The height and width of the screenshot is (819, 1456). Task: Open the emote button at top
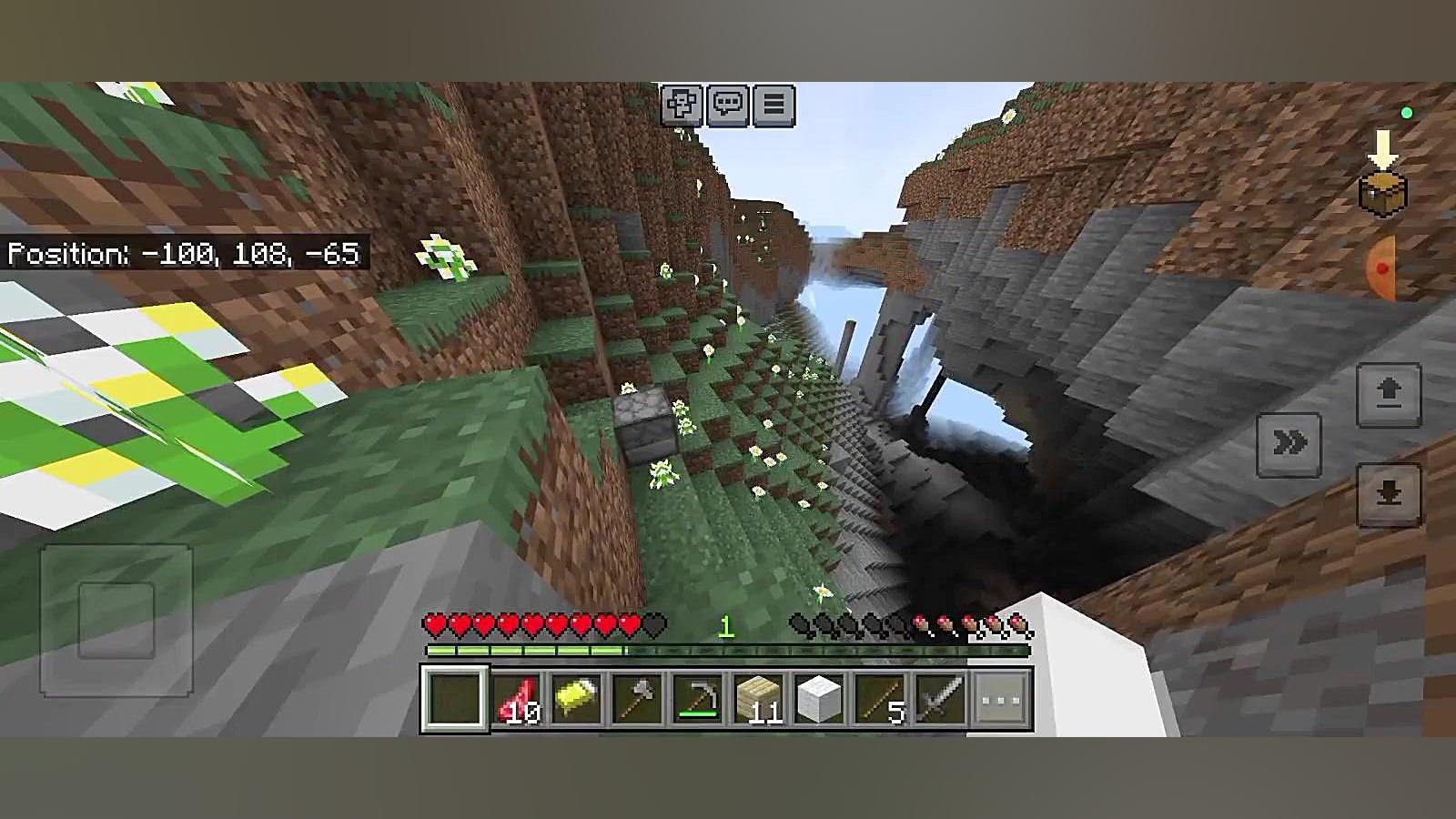[682, 105]
